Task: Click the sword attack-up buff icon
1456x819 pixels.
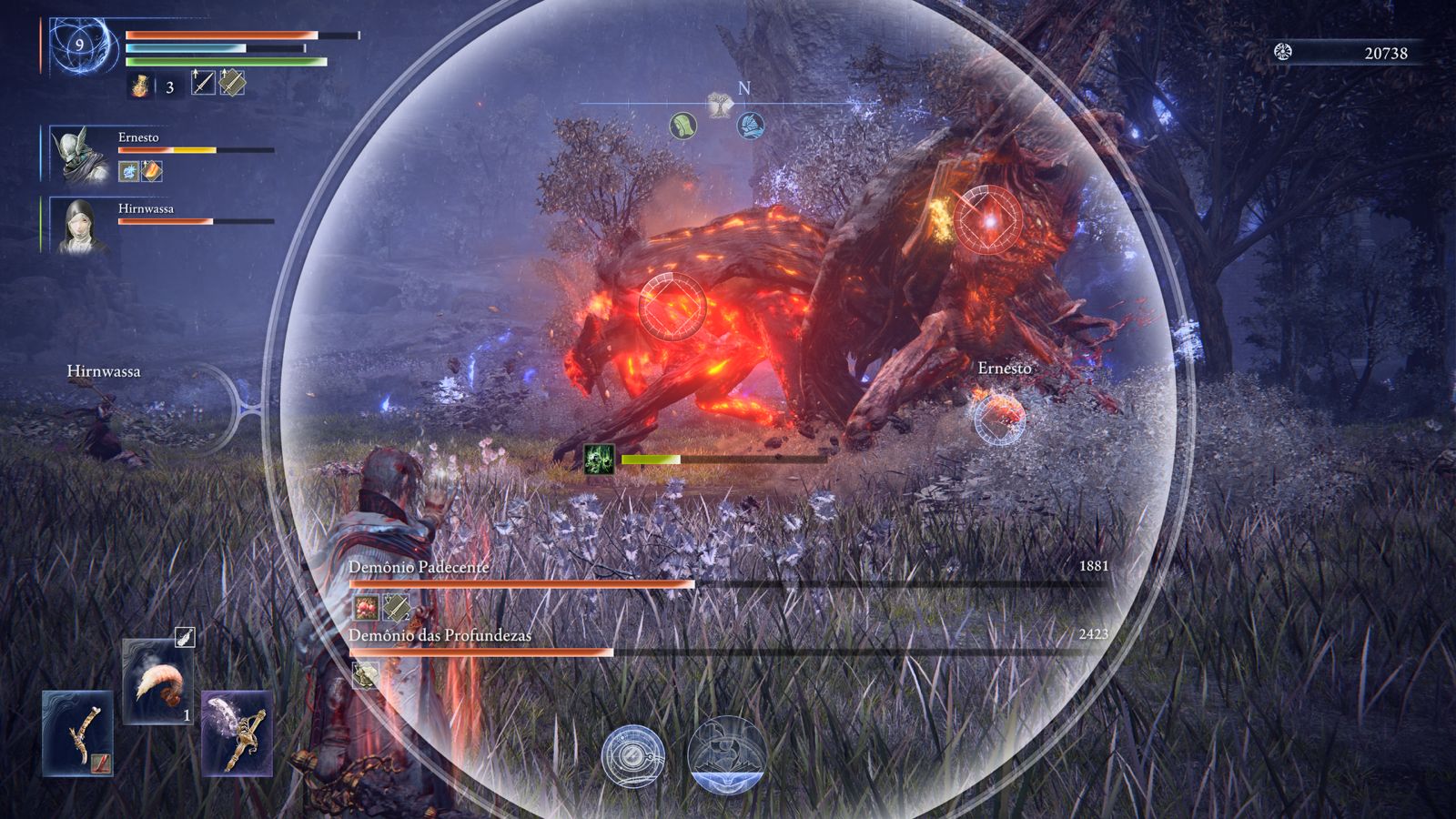Action: (x=203, y=83)
